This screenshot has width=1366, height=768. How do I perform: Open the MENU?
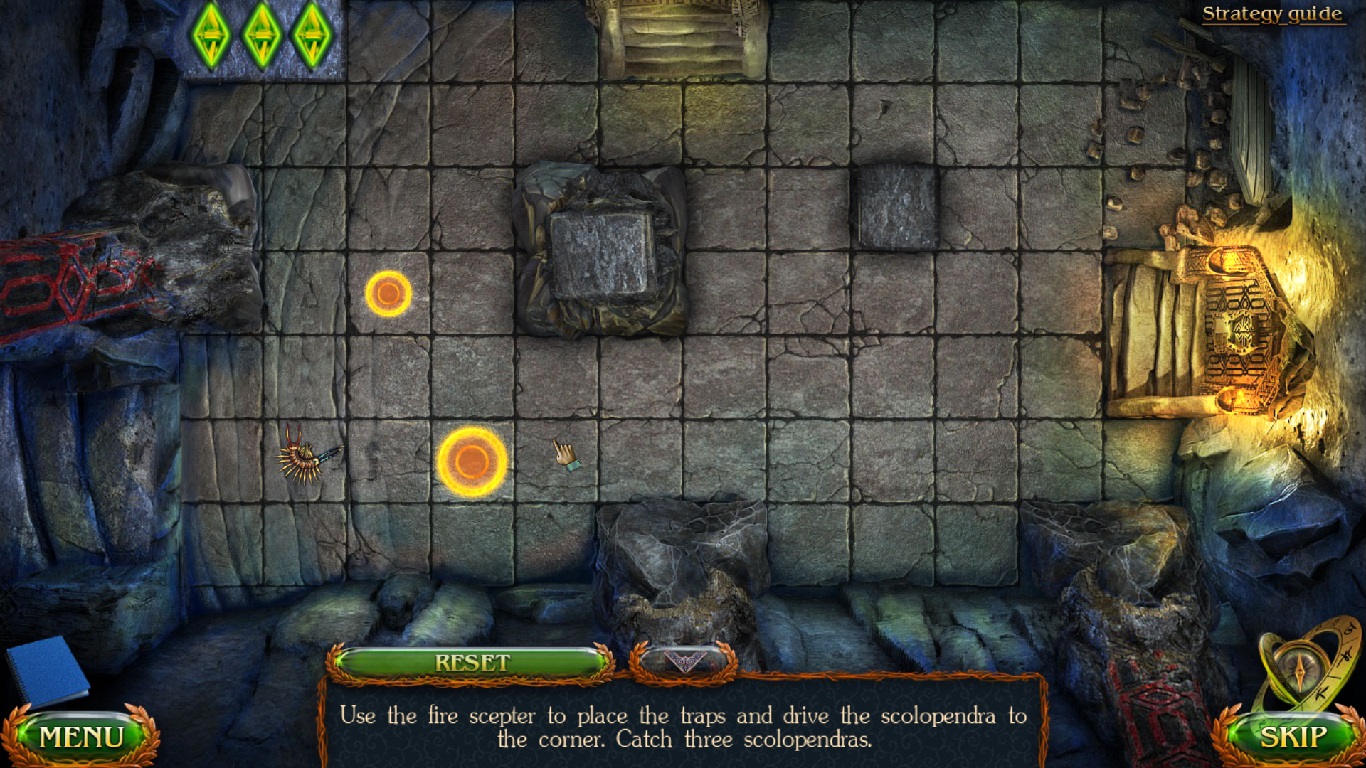click(x=80, y=737)
